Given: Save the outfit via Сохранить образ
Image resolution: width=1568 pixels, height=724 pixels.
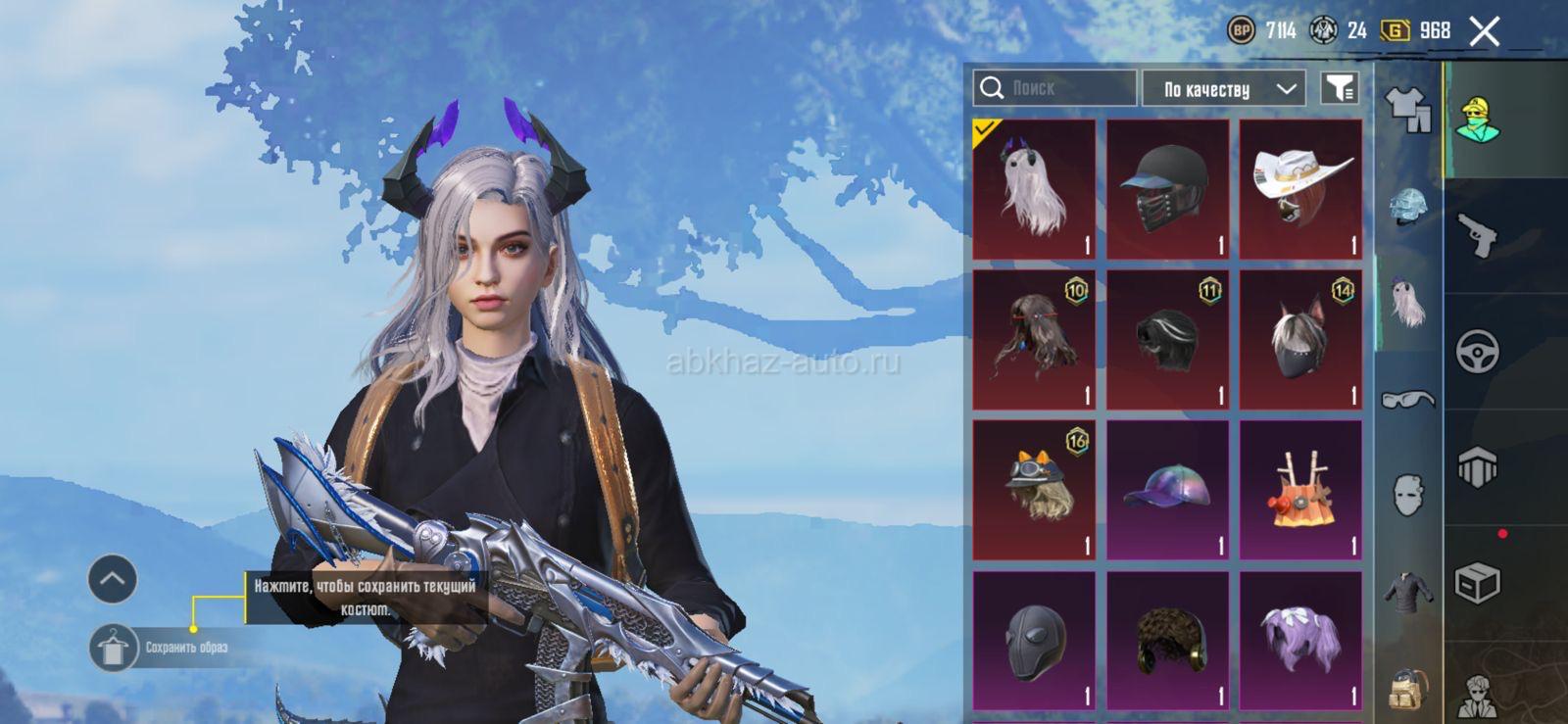Looking at the screenshot, I should pos(162,648).
